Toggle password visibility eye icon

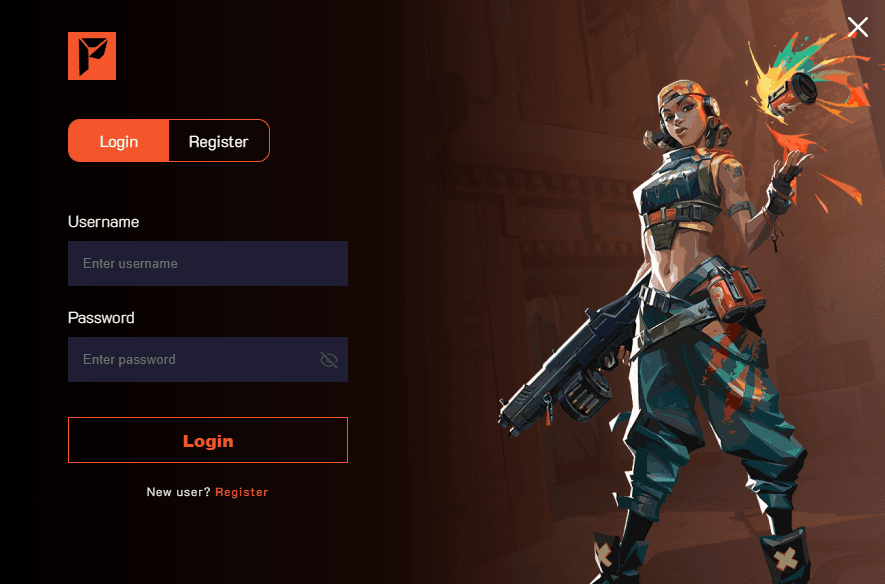click(329, 360)
